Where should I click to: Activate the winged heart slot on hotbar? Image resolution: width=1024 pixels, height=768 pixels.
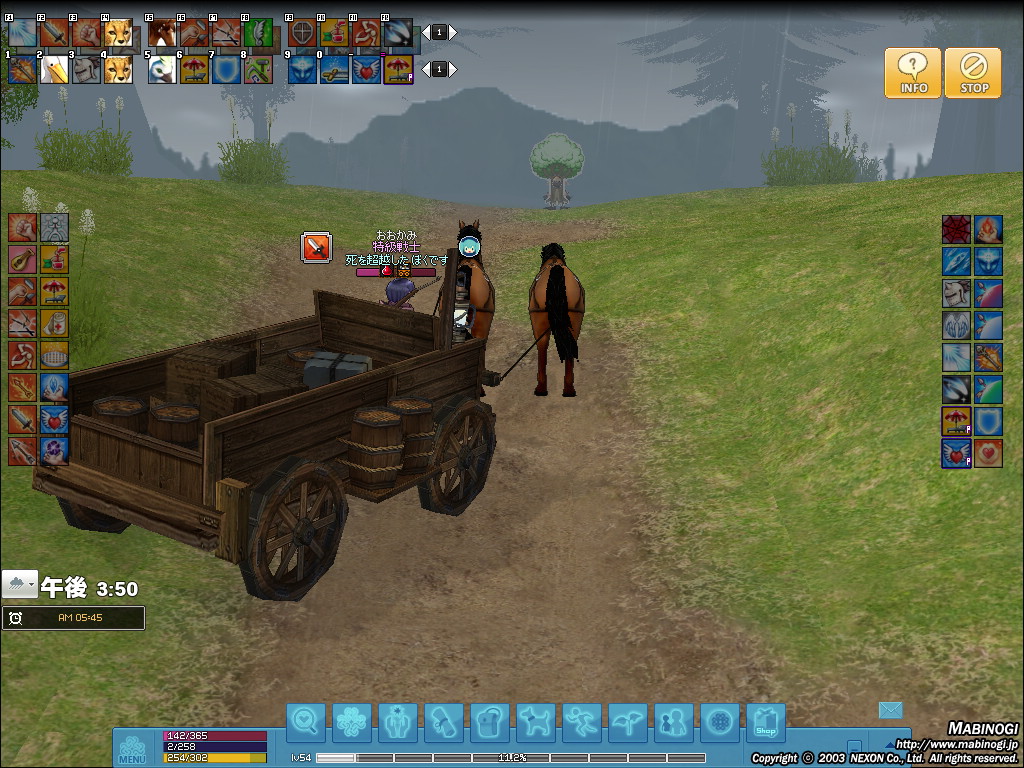366,69
